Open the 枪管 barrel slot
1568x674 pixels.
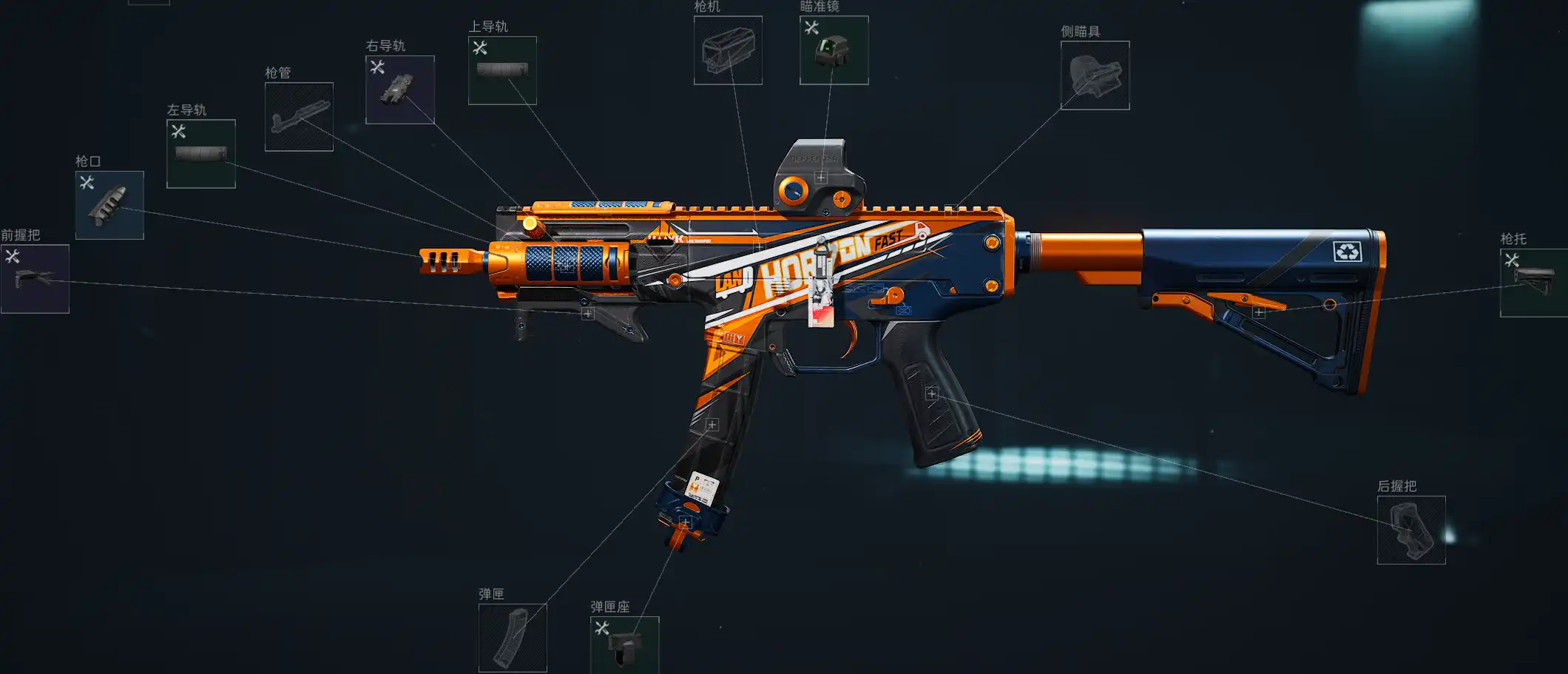click(299, 117)
